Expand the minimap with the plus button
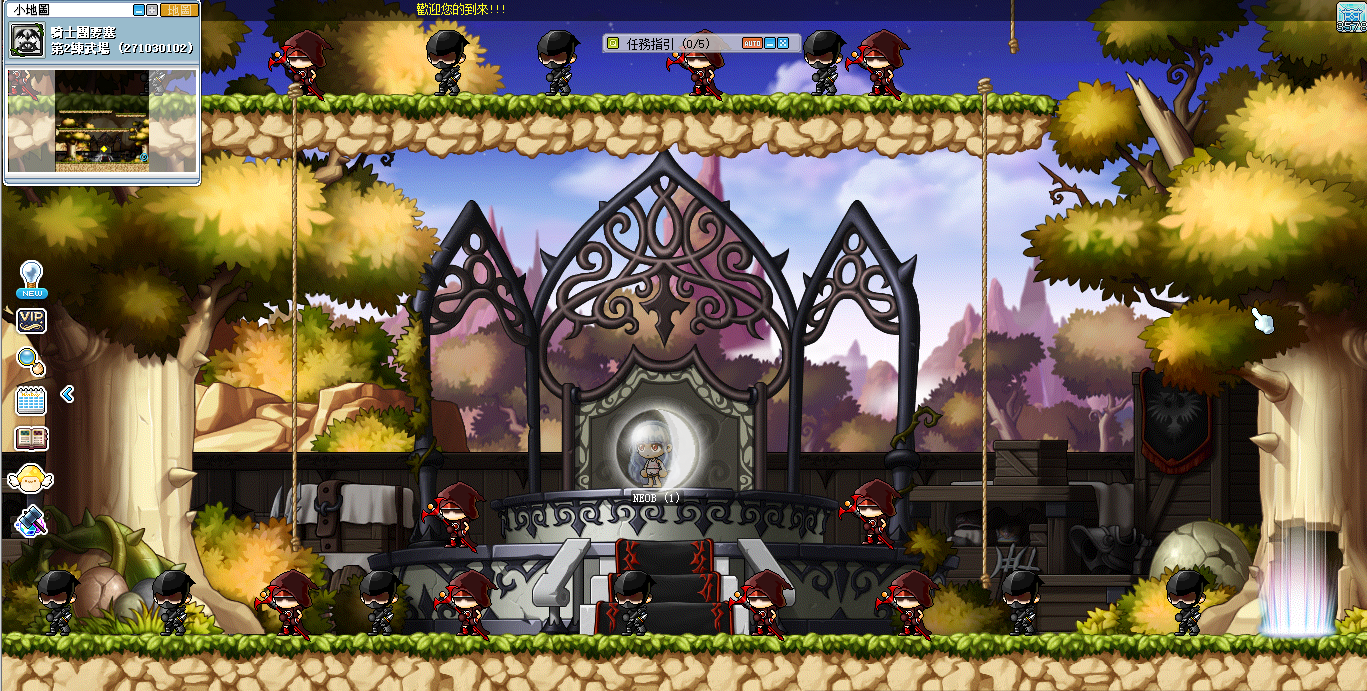The image size is (1367, 691). click(x=152, y=10)
